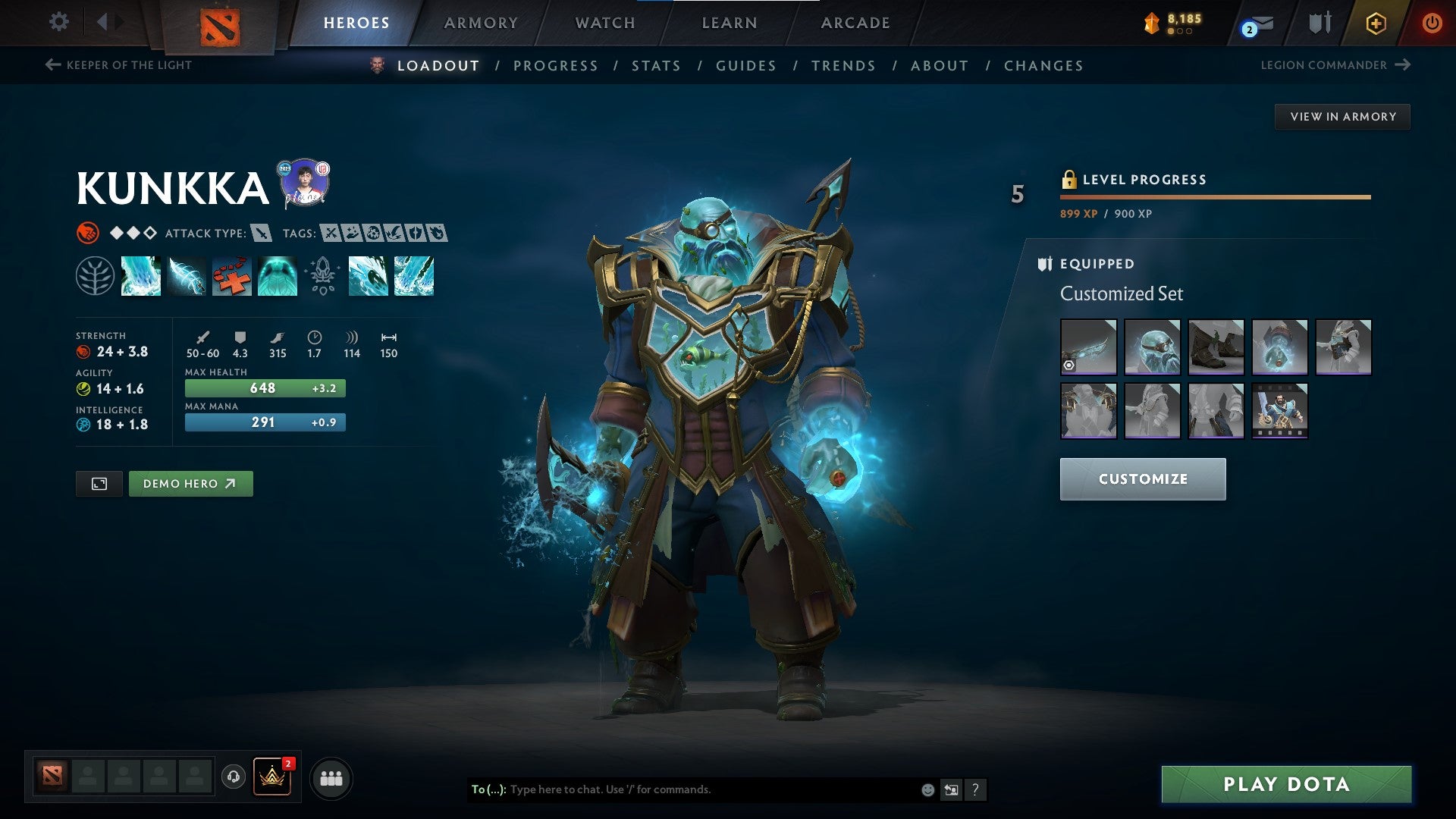The image size is (1456, 819).
Task: Click the friends list people icon
Action: pos(331,777)
